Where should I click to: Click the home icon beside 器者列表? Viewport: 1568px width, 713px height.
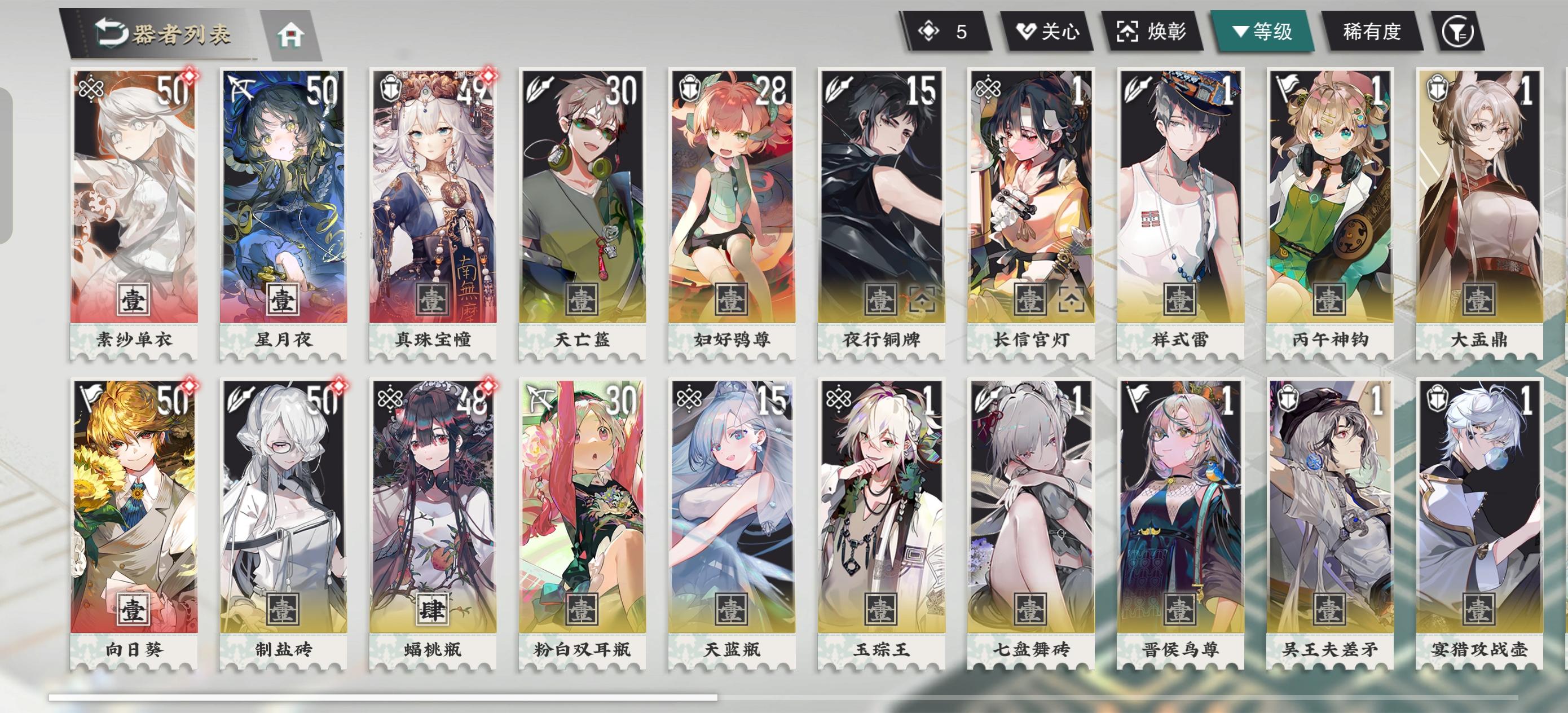point(293,37)
